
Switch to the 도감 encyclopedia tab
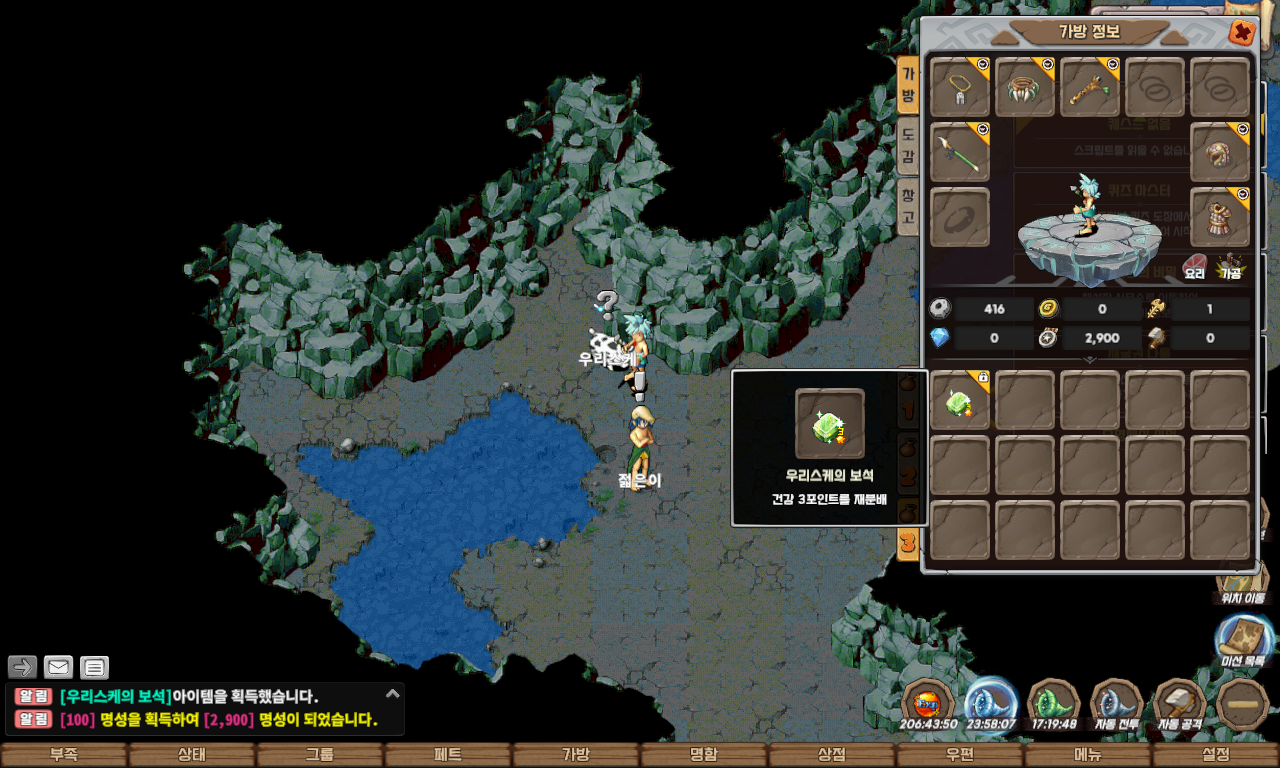pyautogui.click(x=907, y=146)
